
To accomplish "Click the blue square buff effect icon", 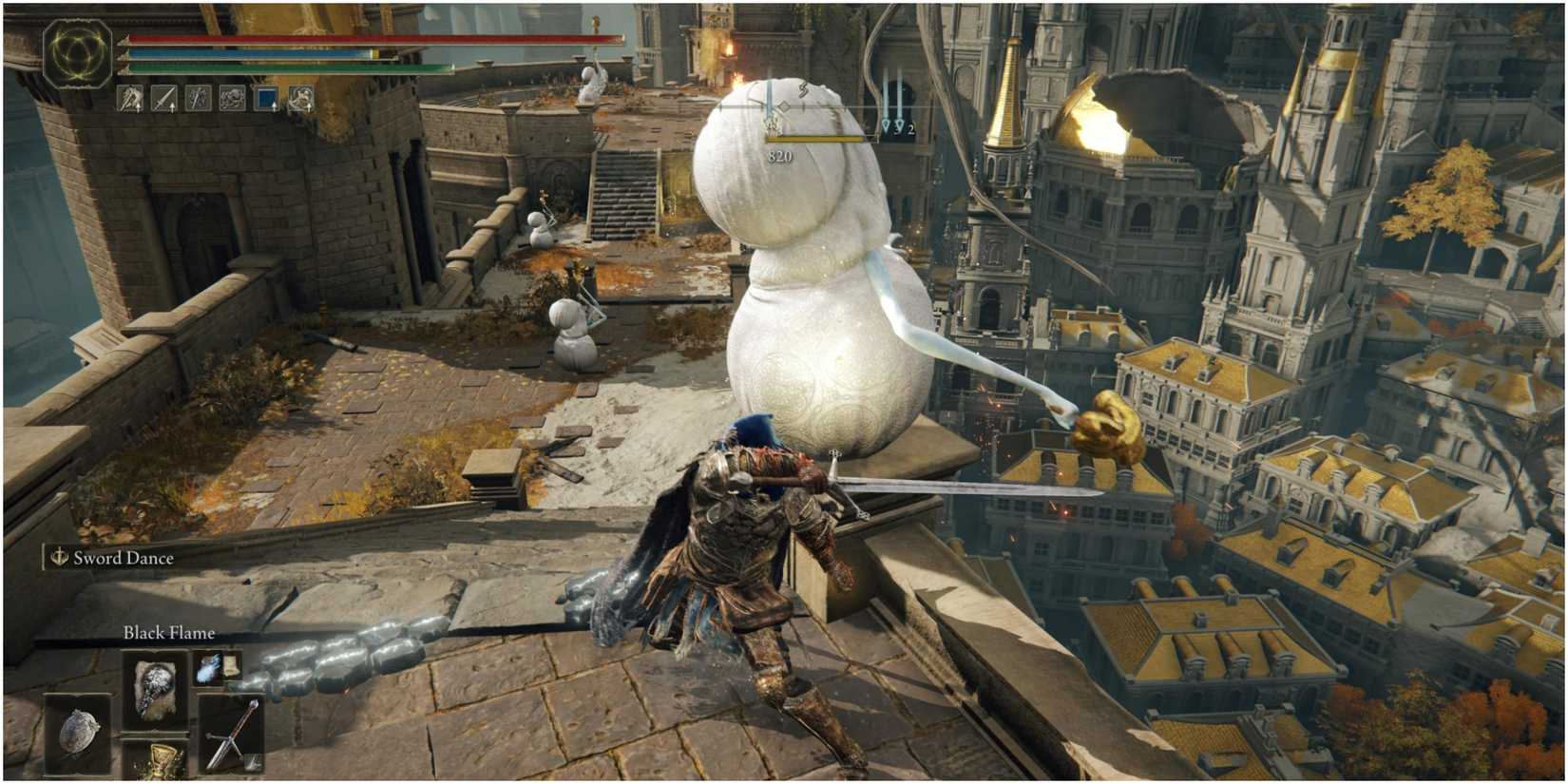I will tap(266, 96).
